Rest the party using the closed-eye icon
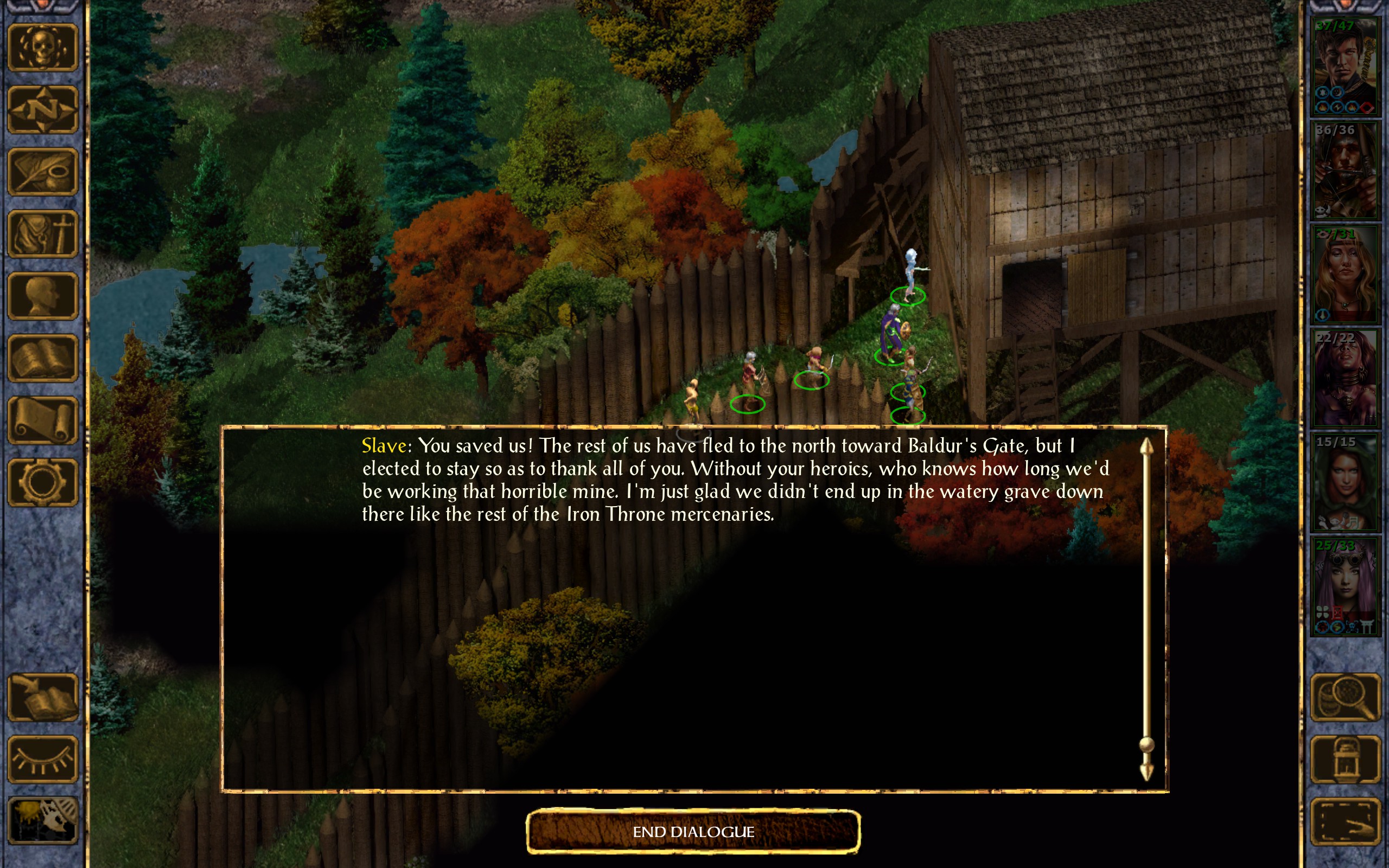This screenshot has width=1389, height=868. pos(42,759)
